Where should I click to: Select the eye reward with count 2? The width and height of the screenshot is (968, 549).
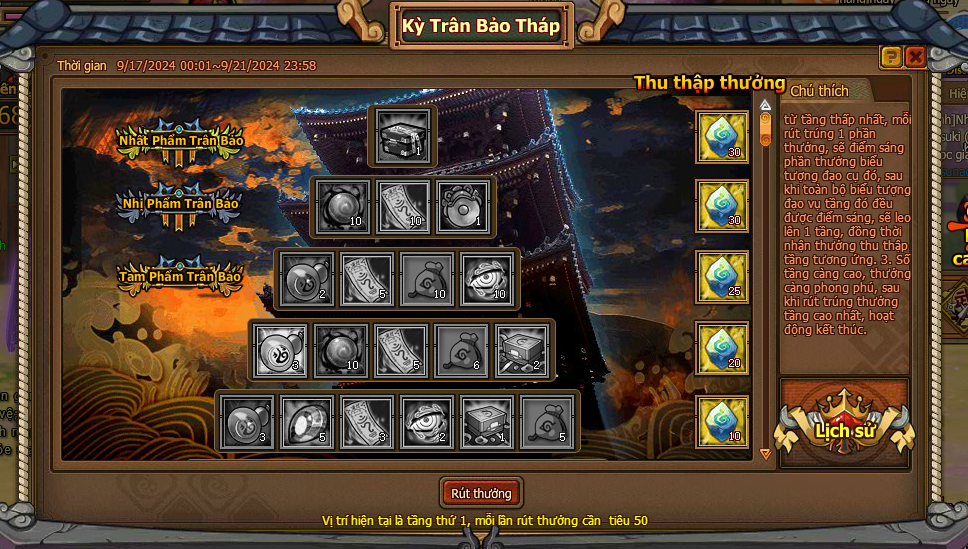[x=427, y=423]
